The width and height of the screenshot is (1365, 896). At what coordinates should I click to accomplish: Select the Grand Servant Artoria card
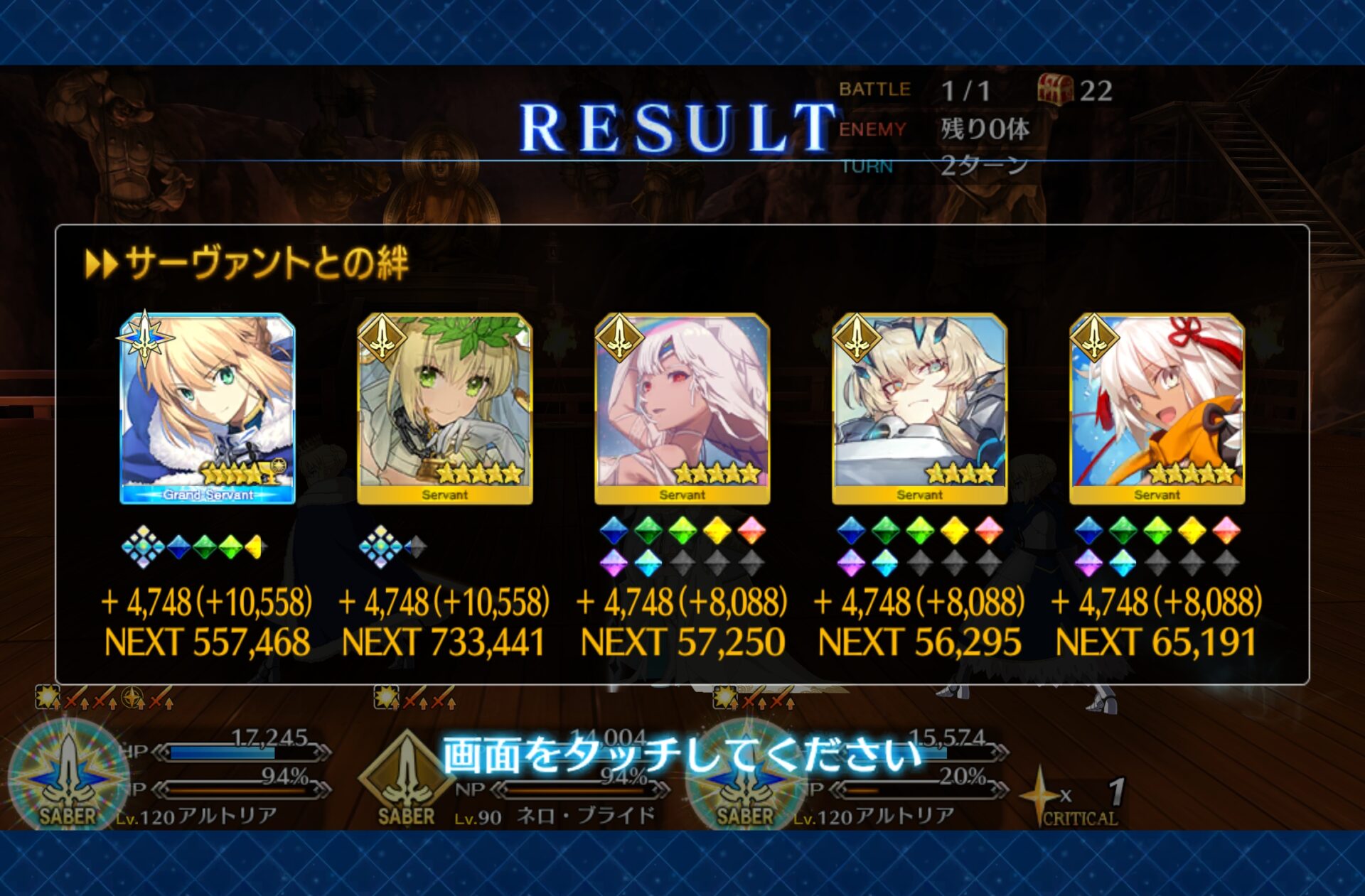tap(208, 409)
